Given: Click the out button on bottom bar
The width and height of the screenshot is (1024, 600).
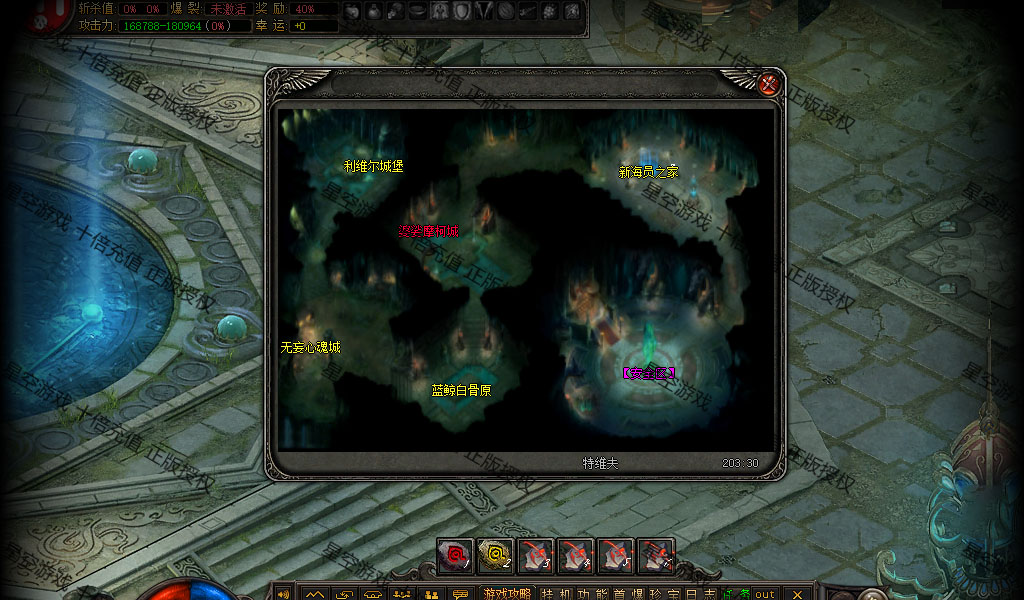Looking at the screenshot, I should pos(765,593).
